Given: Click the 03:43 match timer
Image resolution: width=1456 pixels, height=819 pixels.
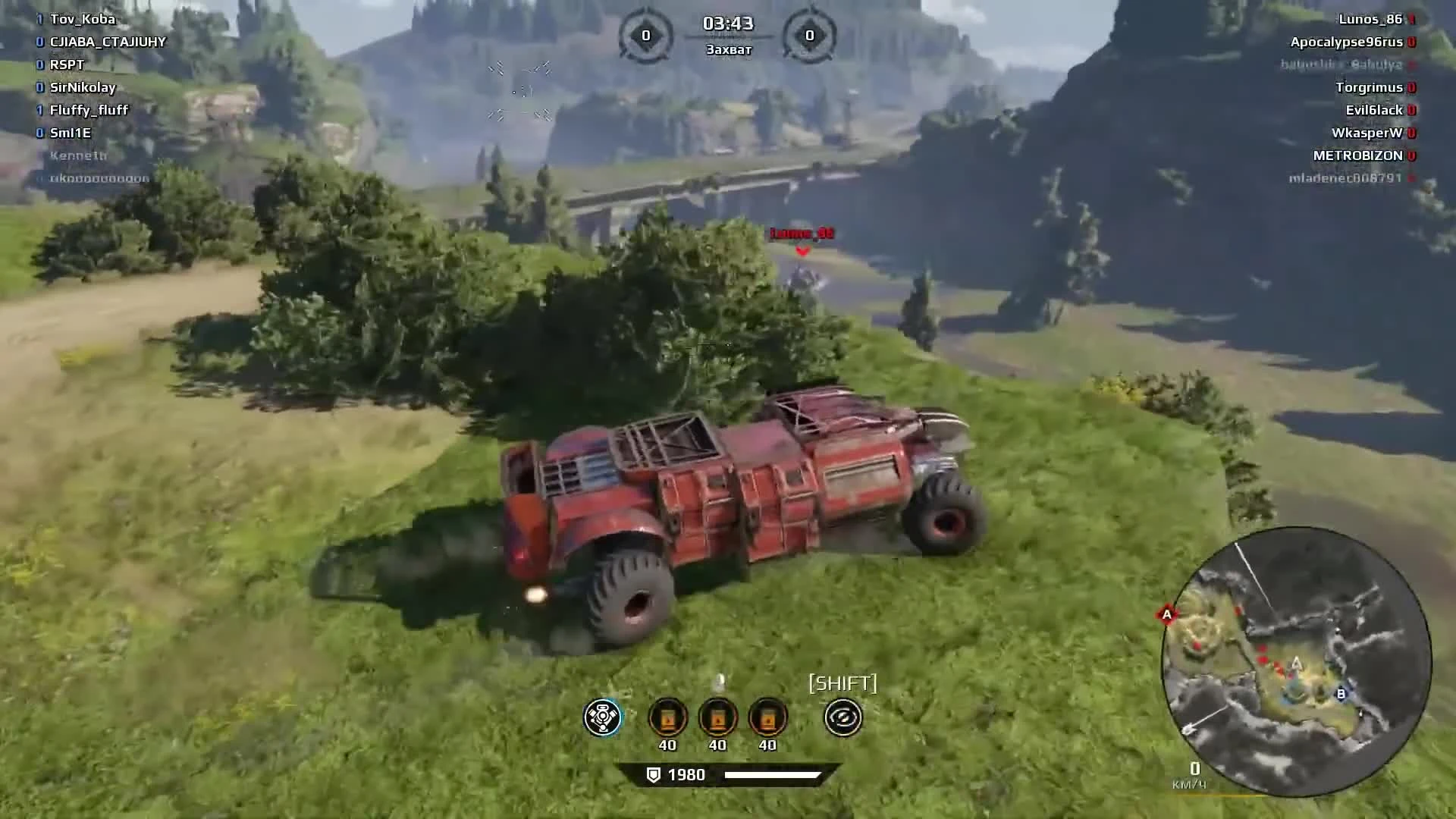Looking at the screenshot, I should [727, 24].
